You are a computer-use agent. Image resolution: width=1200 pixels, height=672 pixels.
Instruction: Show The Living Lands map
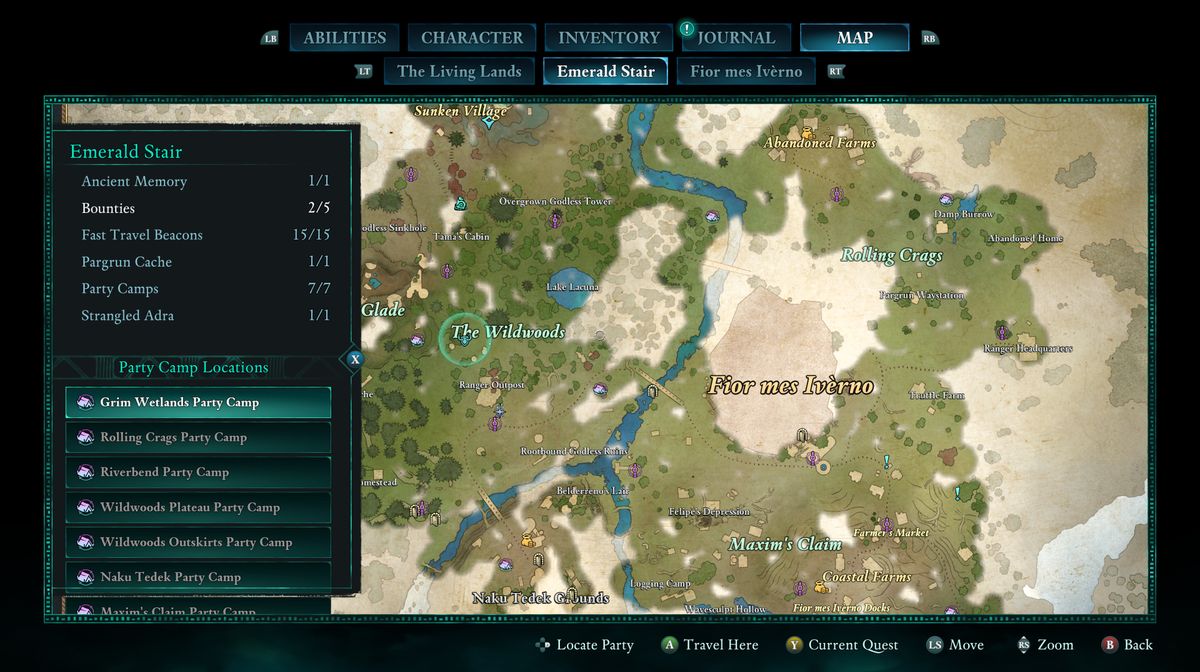point(459,71)
